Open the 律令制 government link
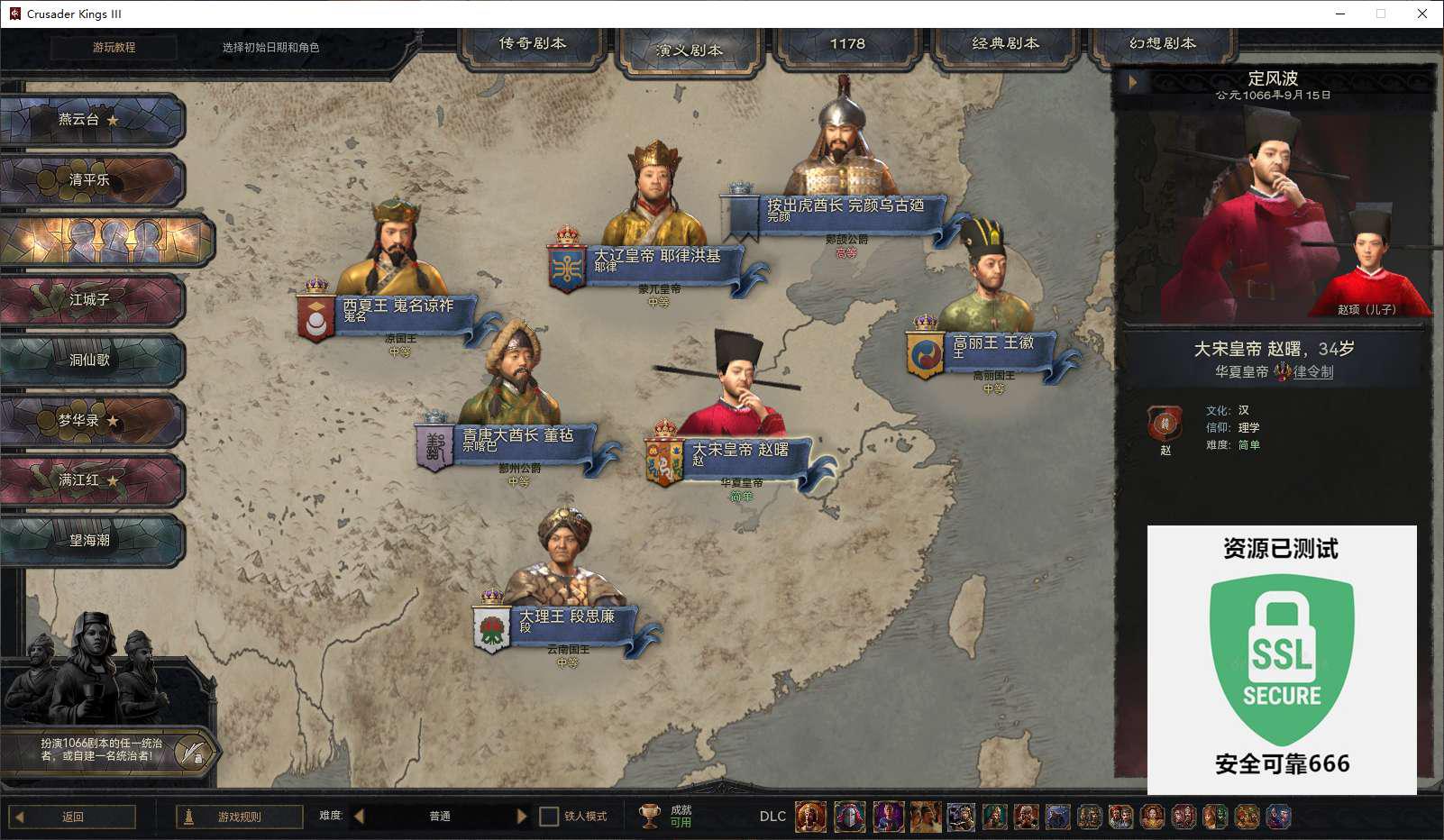The image size is (1444, 840). point(1312,371)
